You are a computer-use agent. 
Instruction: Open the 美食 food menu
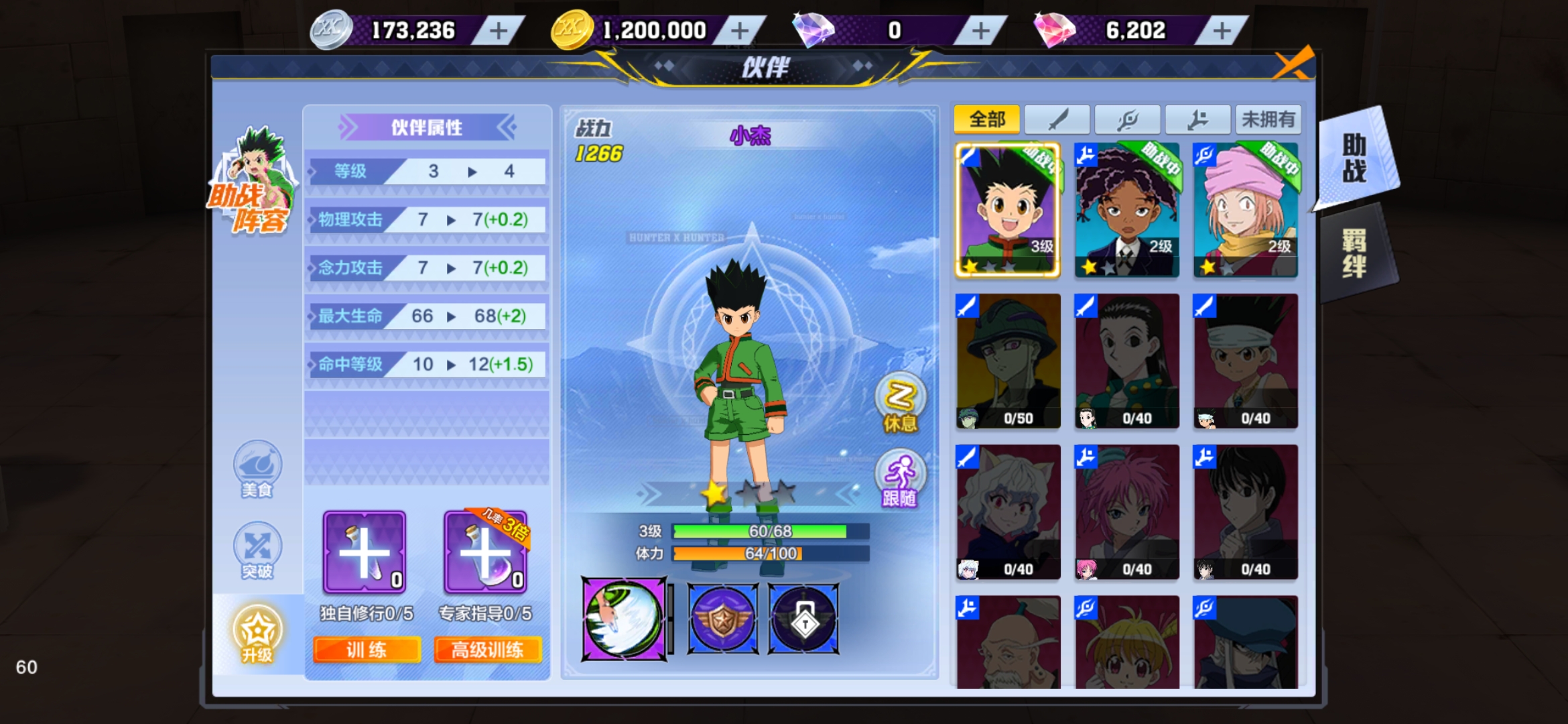(257, 469)
